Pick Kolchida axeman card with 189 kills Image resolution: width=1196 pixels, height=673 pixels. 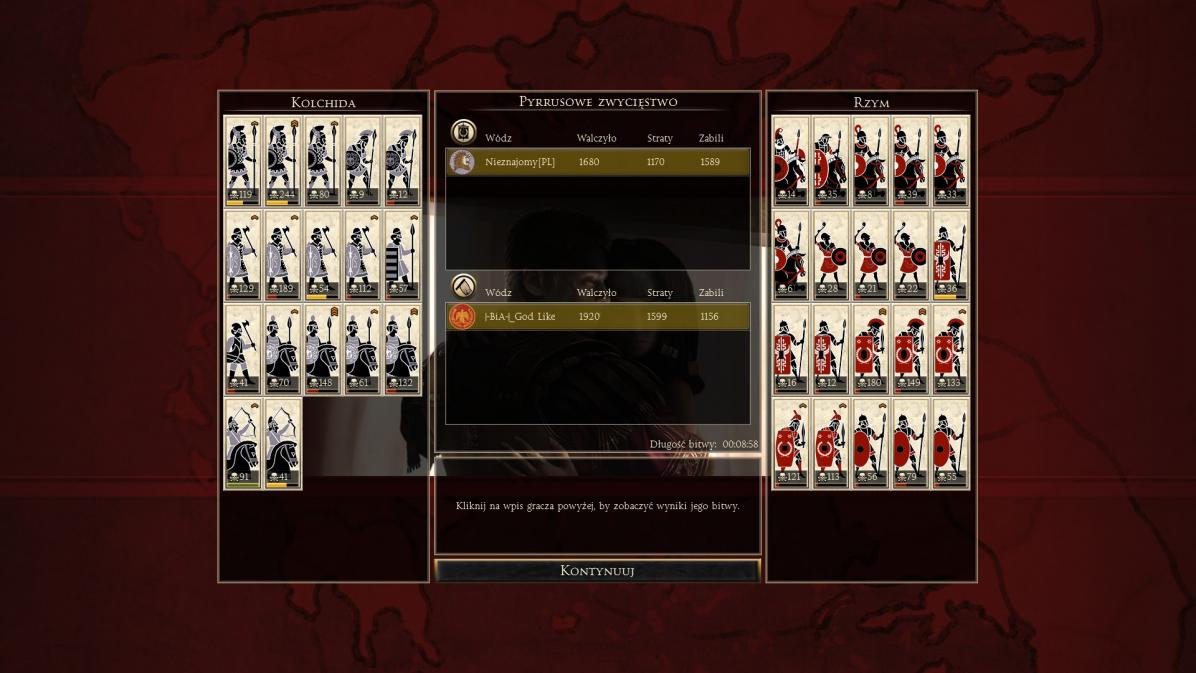(x=282, y=255)
